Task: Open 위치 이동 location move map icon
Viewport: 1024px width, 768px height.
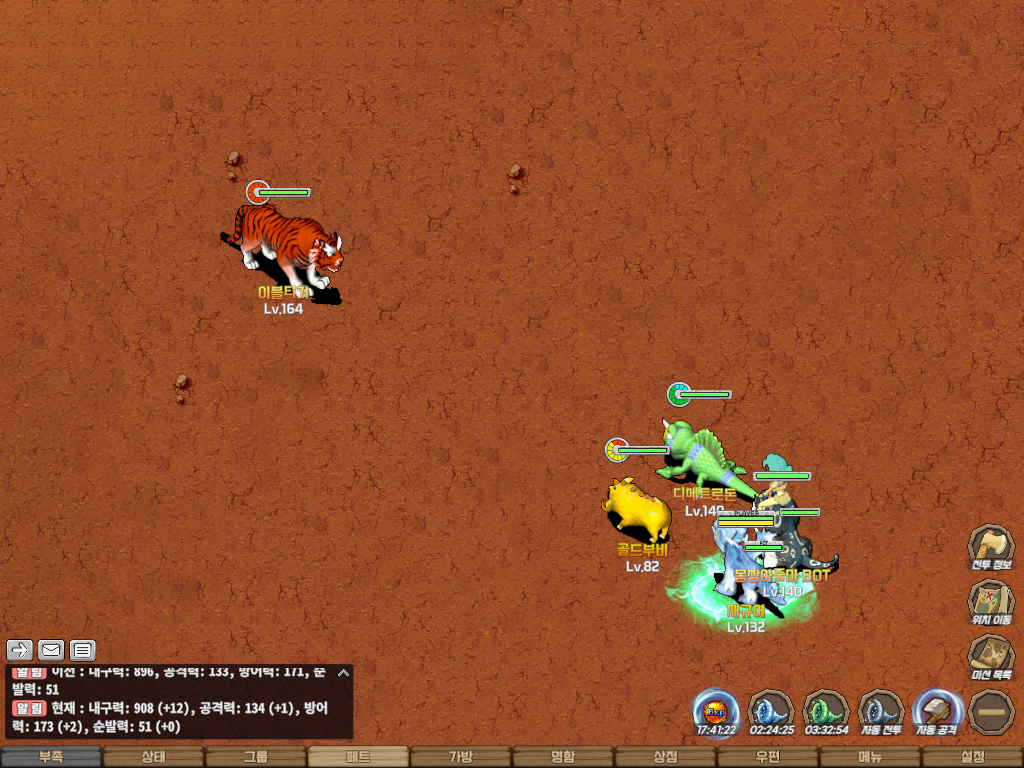Action: click(990, 600)
